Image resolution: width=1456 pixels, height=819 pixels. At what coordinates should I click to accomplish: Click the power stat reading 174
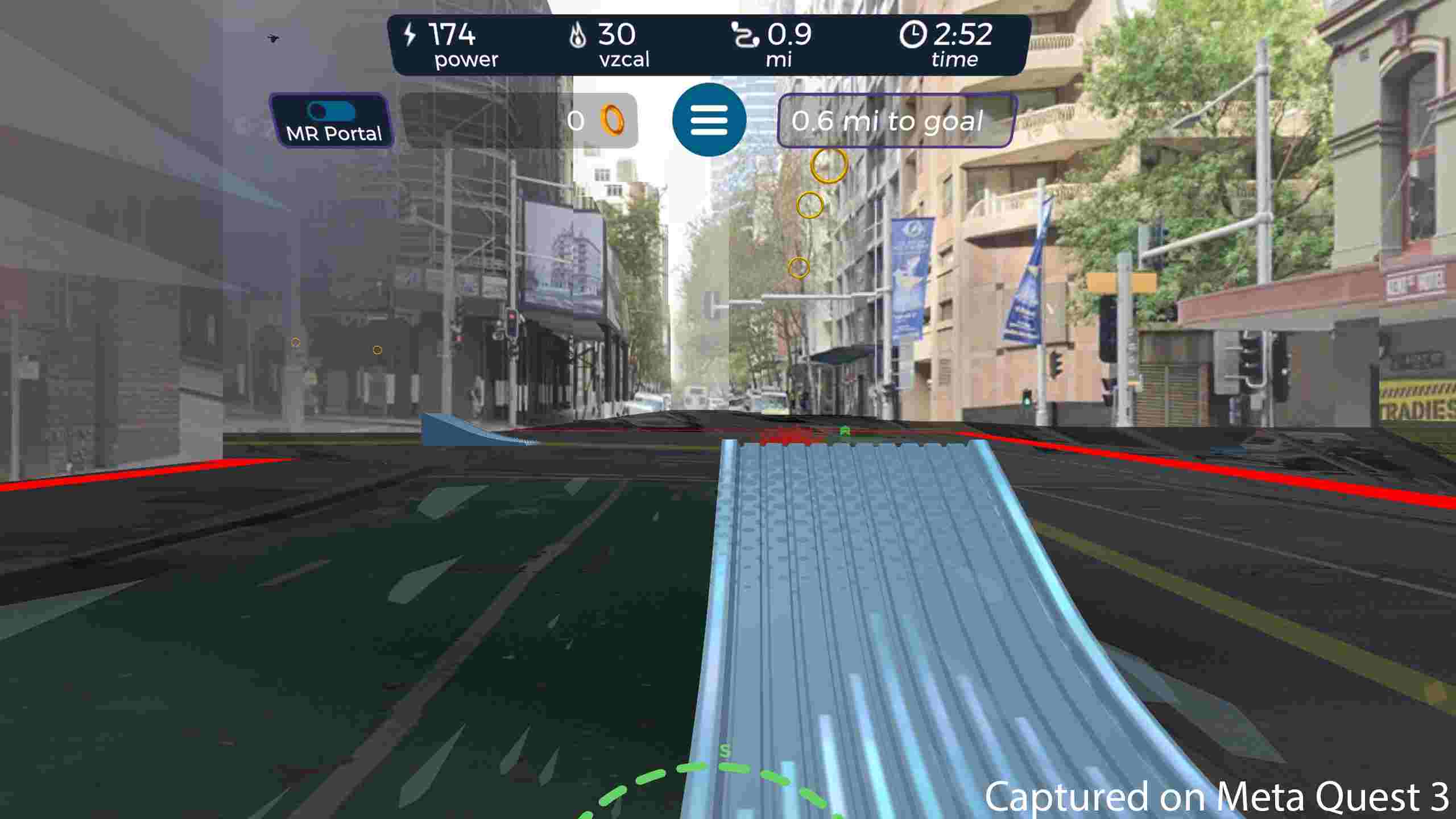coord(452,35)
